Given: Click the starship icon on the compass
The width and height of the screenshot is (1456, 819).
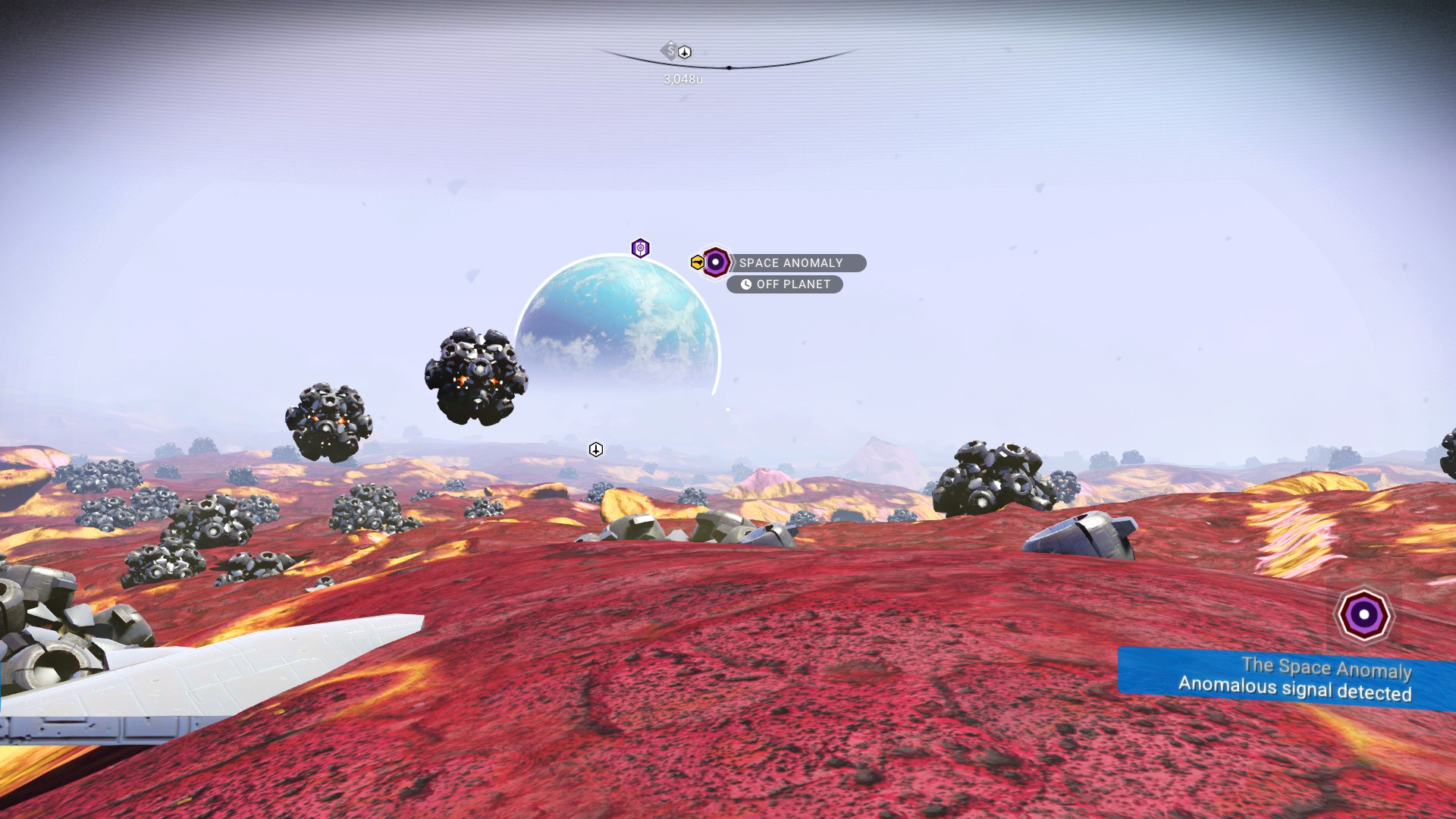Looking at the screenshot, I should (685, 52).
